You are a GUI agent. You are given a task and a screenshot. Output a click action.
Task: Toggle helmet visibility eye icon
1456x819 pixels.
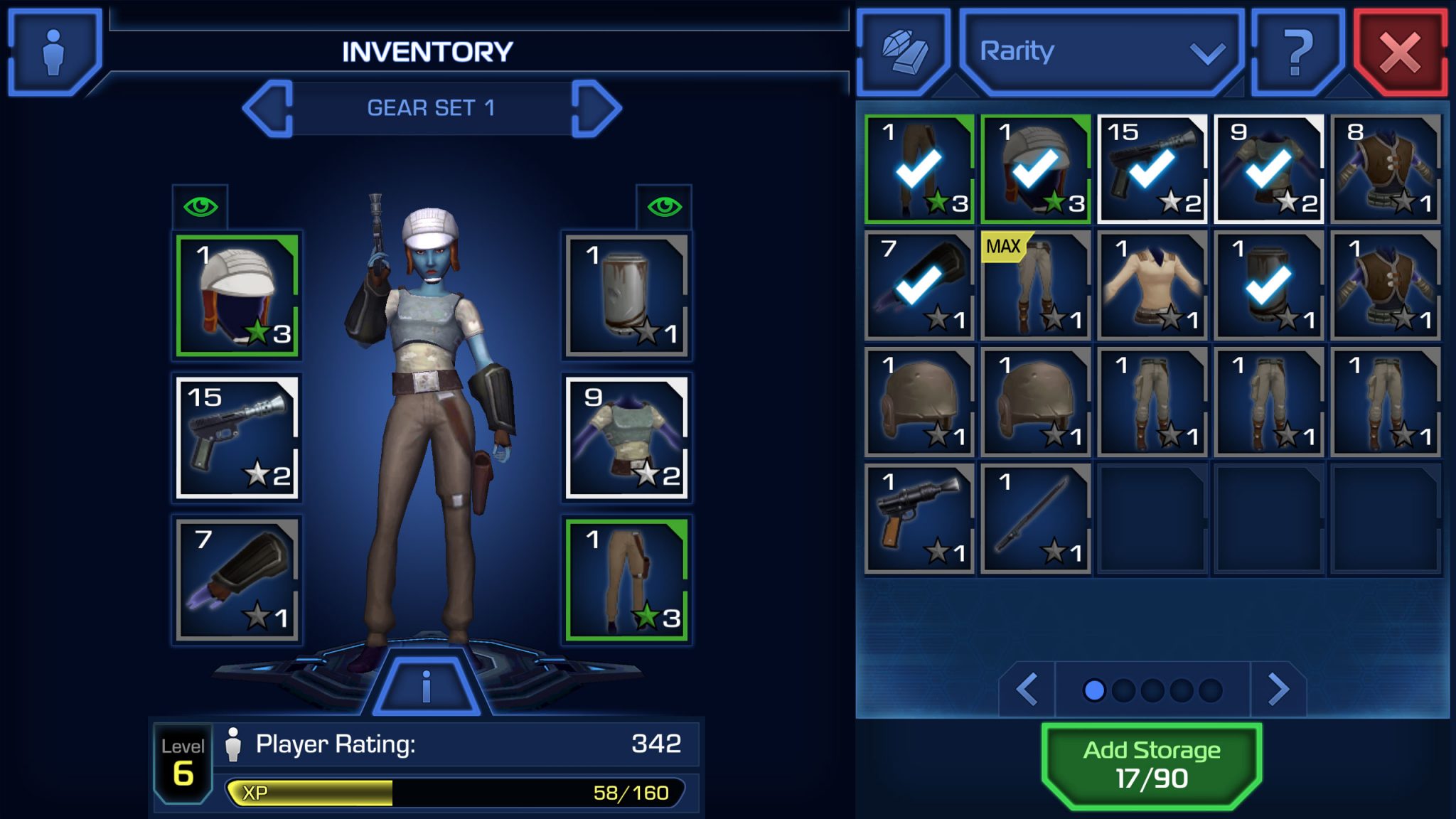click(200, 207)
